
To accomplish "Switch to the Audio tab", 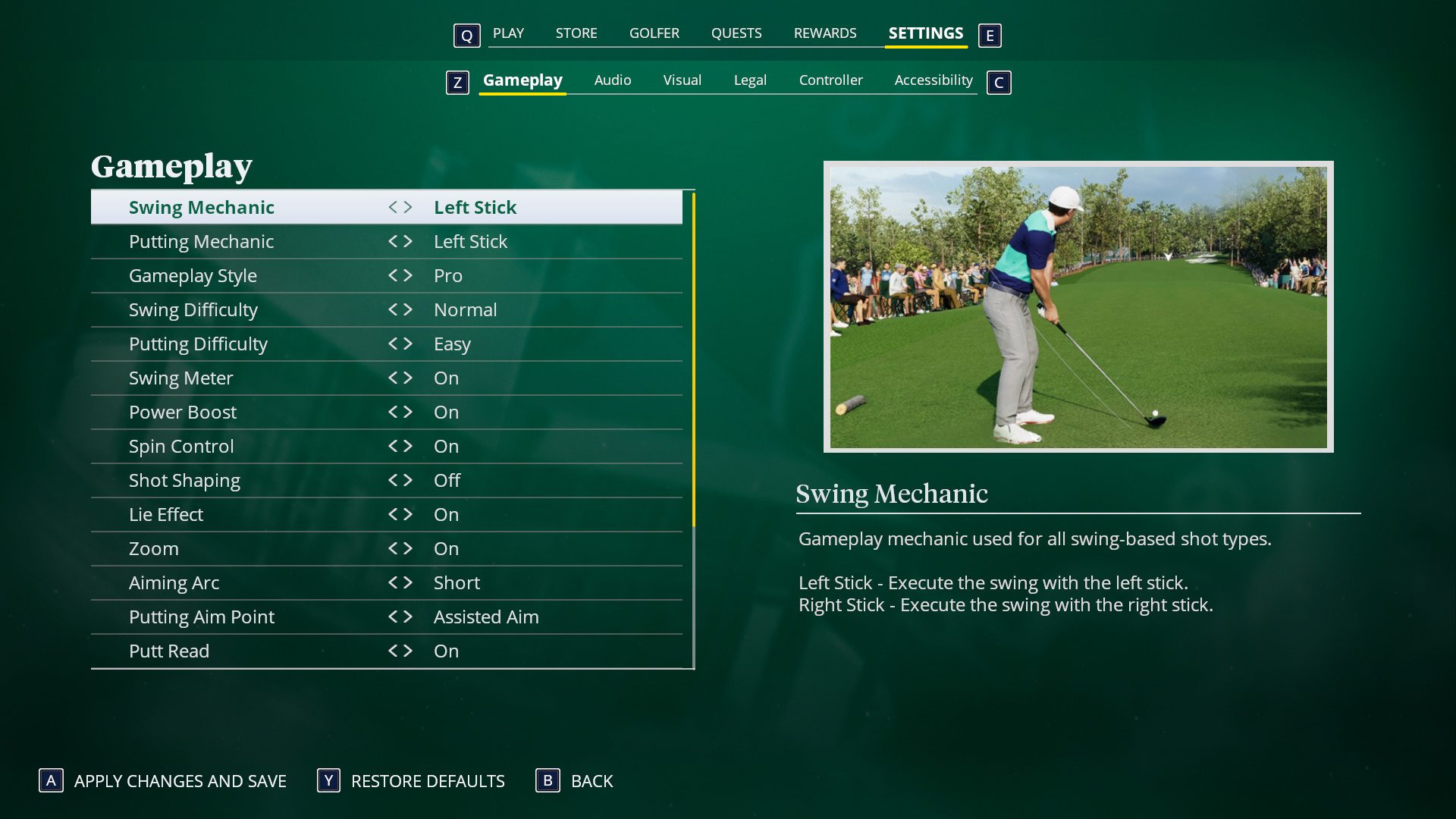I will coord(612,80).
